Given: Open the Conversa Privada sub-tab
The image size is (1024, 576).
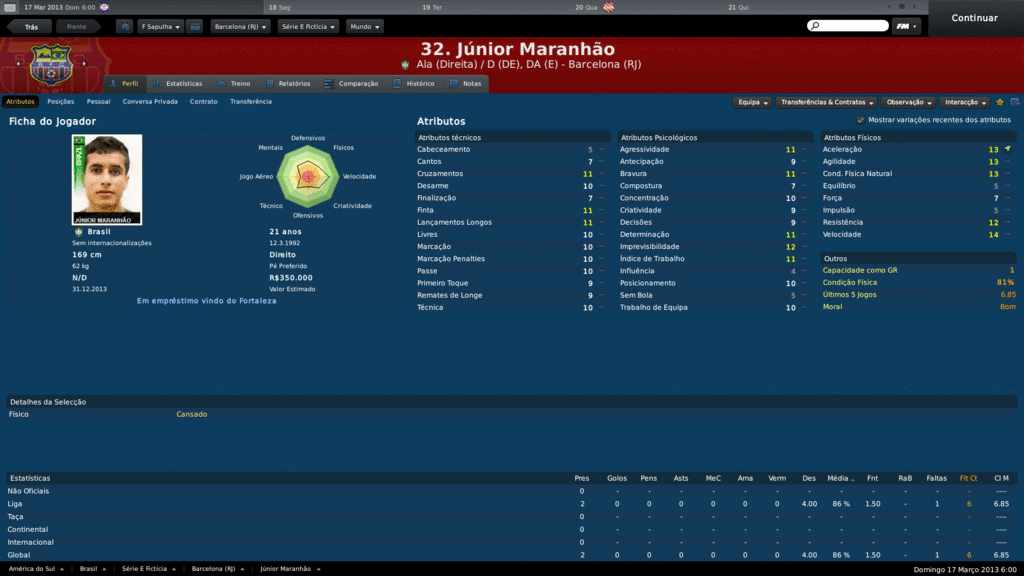Looking at the screenshot, I should pyautogui.click(x=150, y=101).
